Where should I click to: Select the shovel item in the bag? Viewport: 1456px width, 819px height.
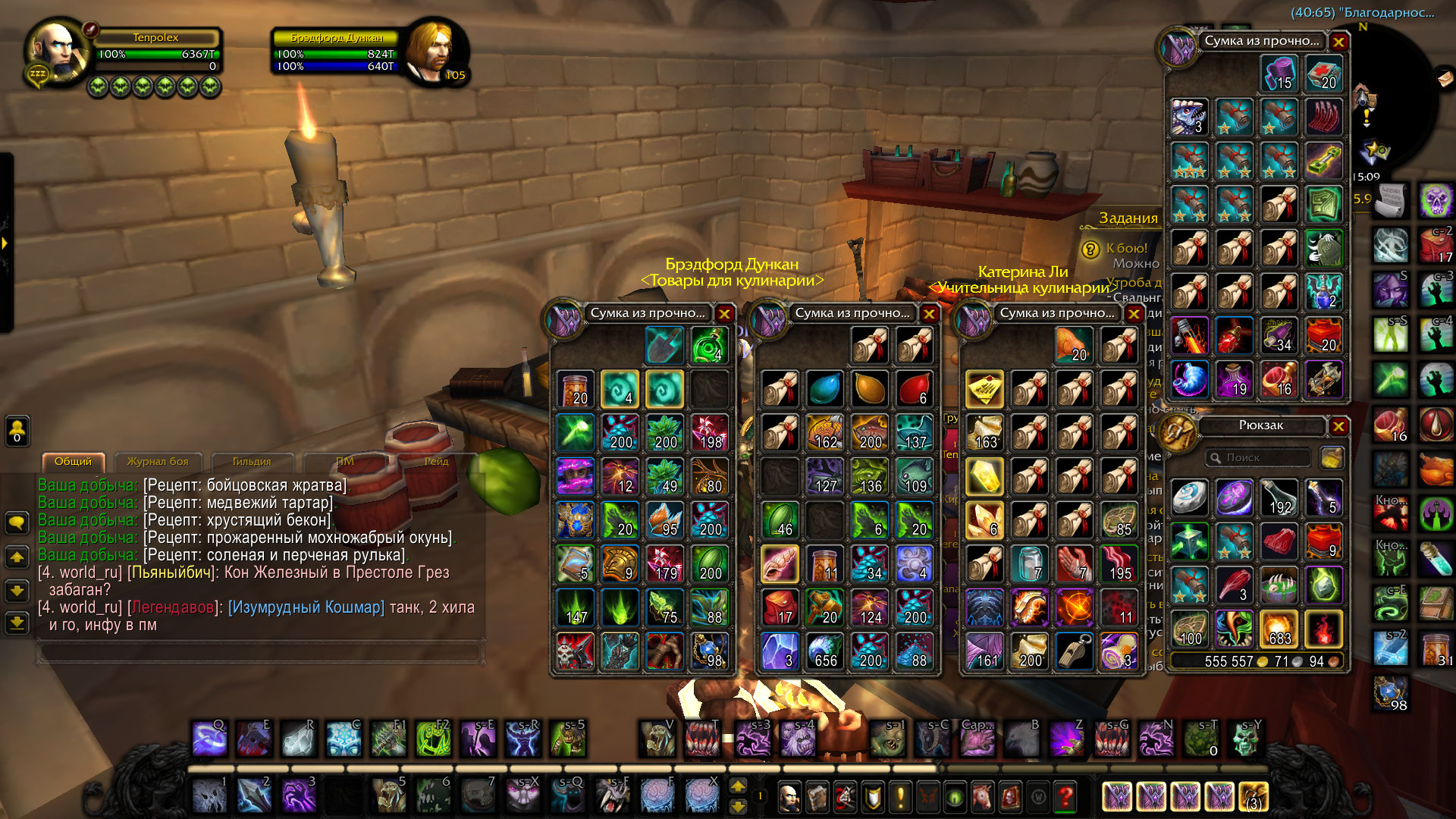point(664,345)
